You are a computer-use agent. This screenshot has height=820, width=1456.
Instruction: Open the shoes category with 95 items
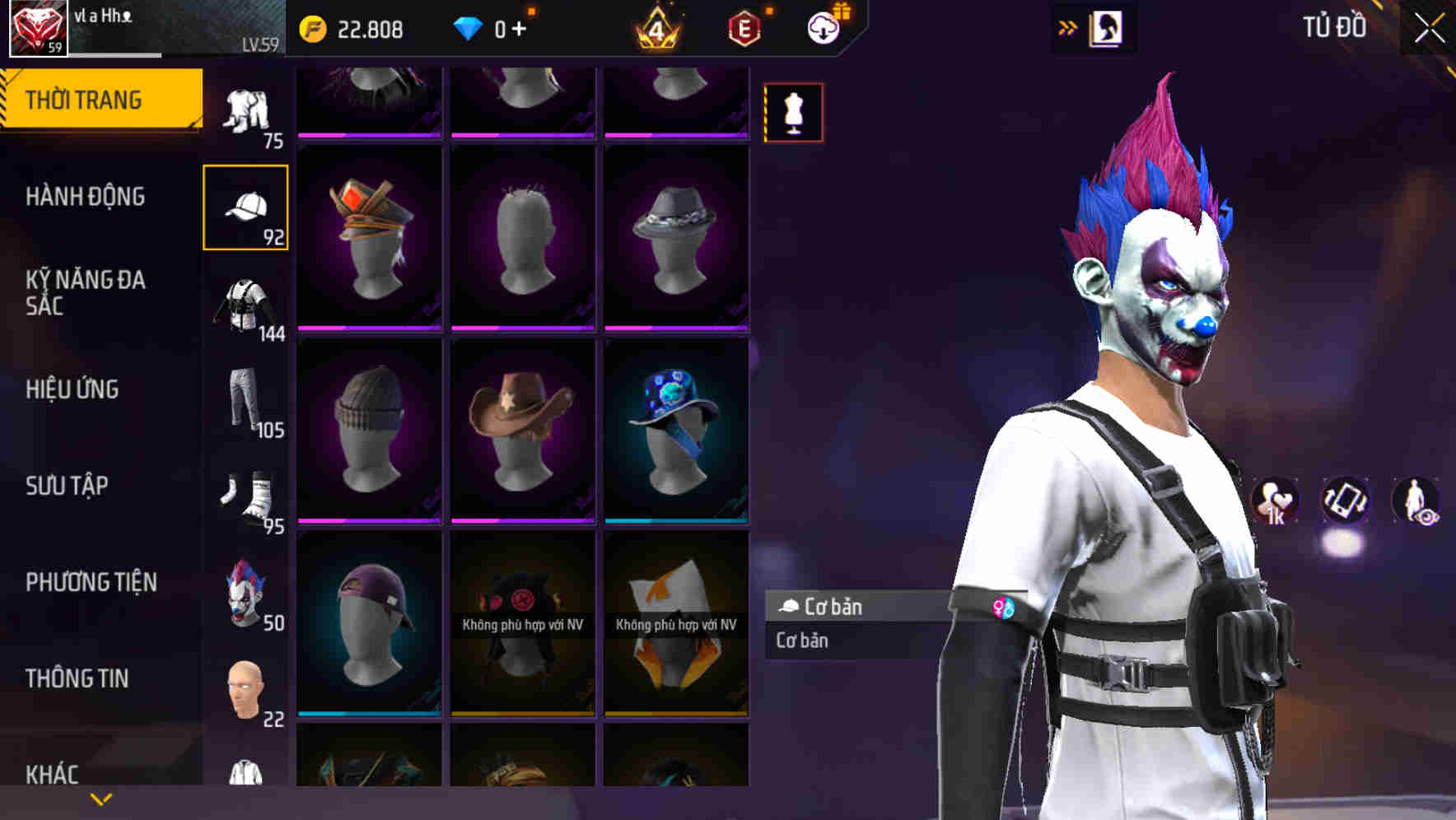(246, 499)
